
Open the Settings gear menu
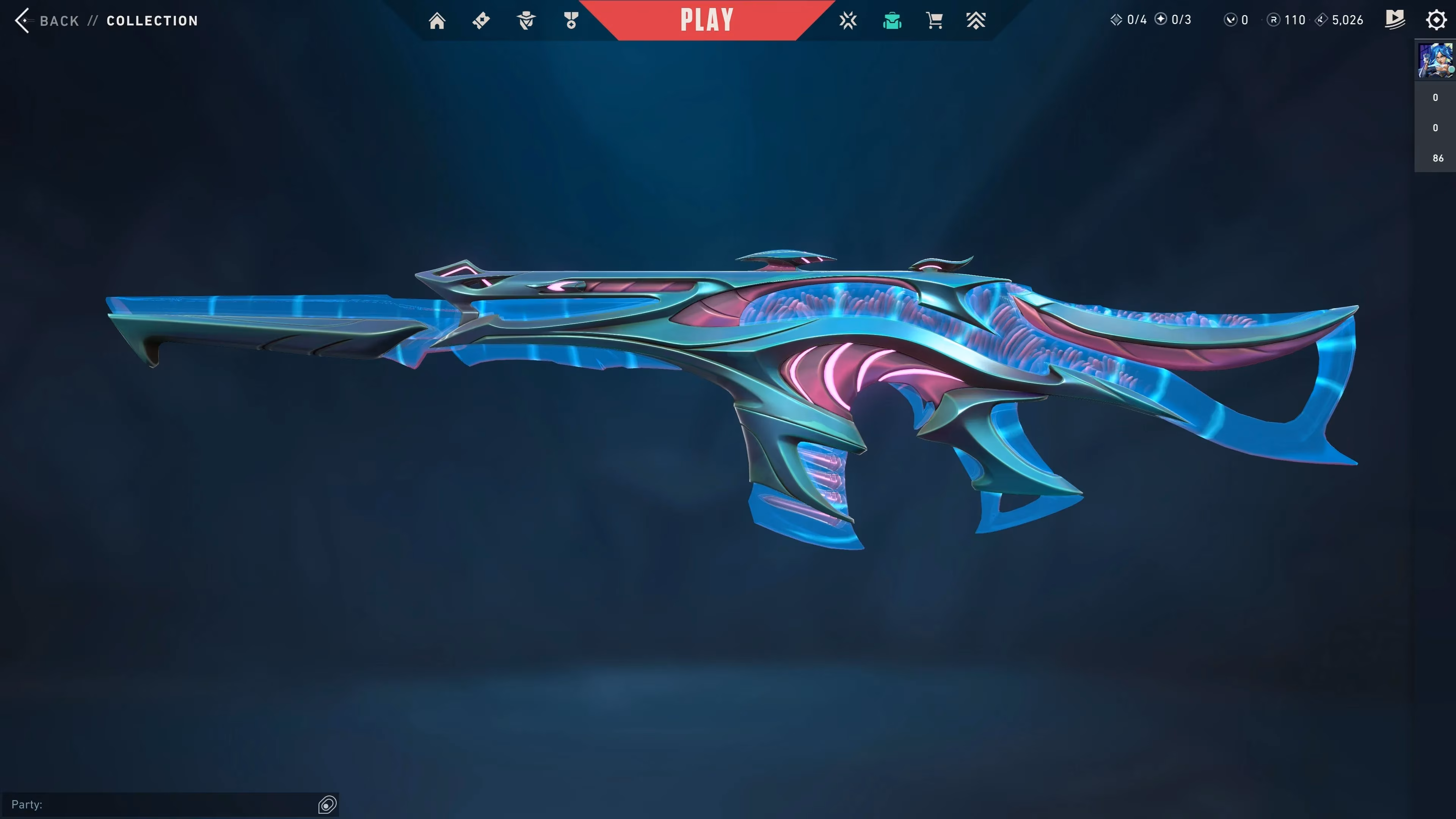1436,20
